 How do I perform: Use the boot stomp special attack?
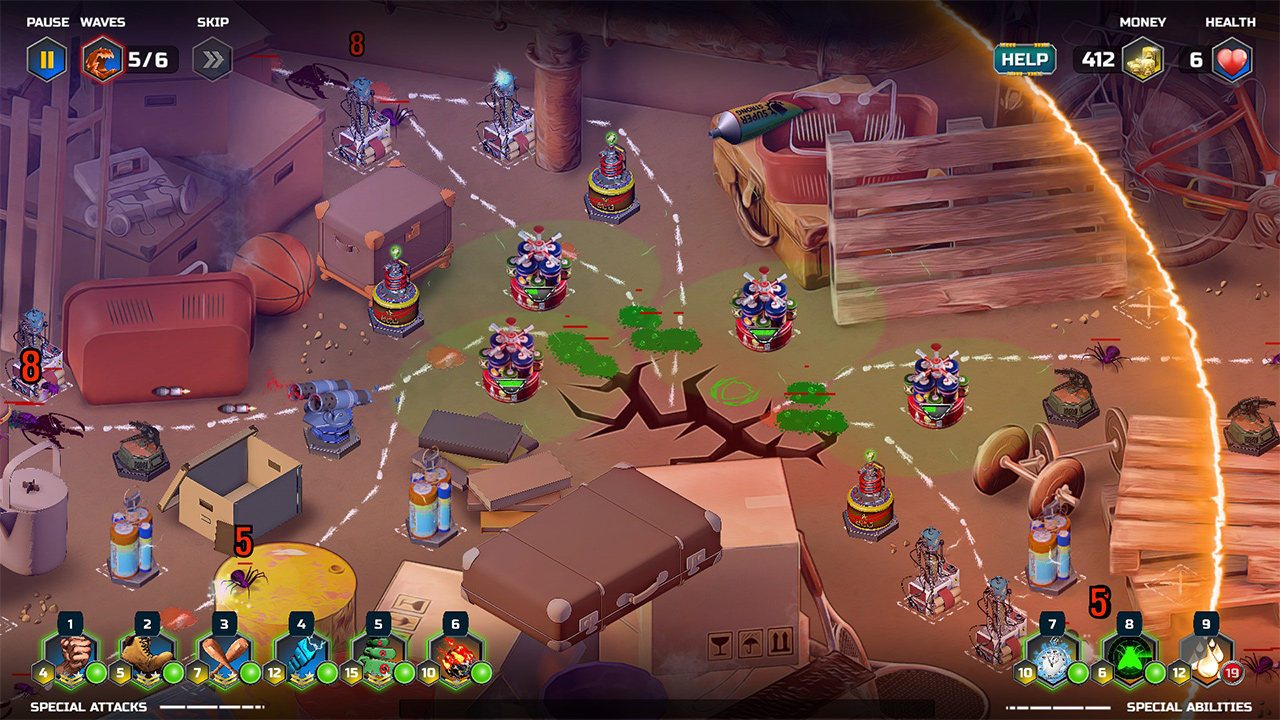point(147,658)
